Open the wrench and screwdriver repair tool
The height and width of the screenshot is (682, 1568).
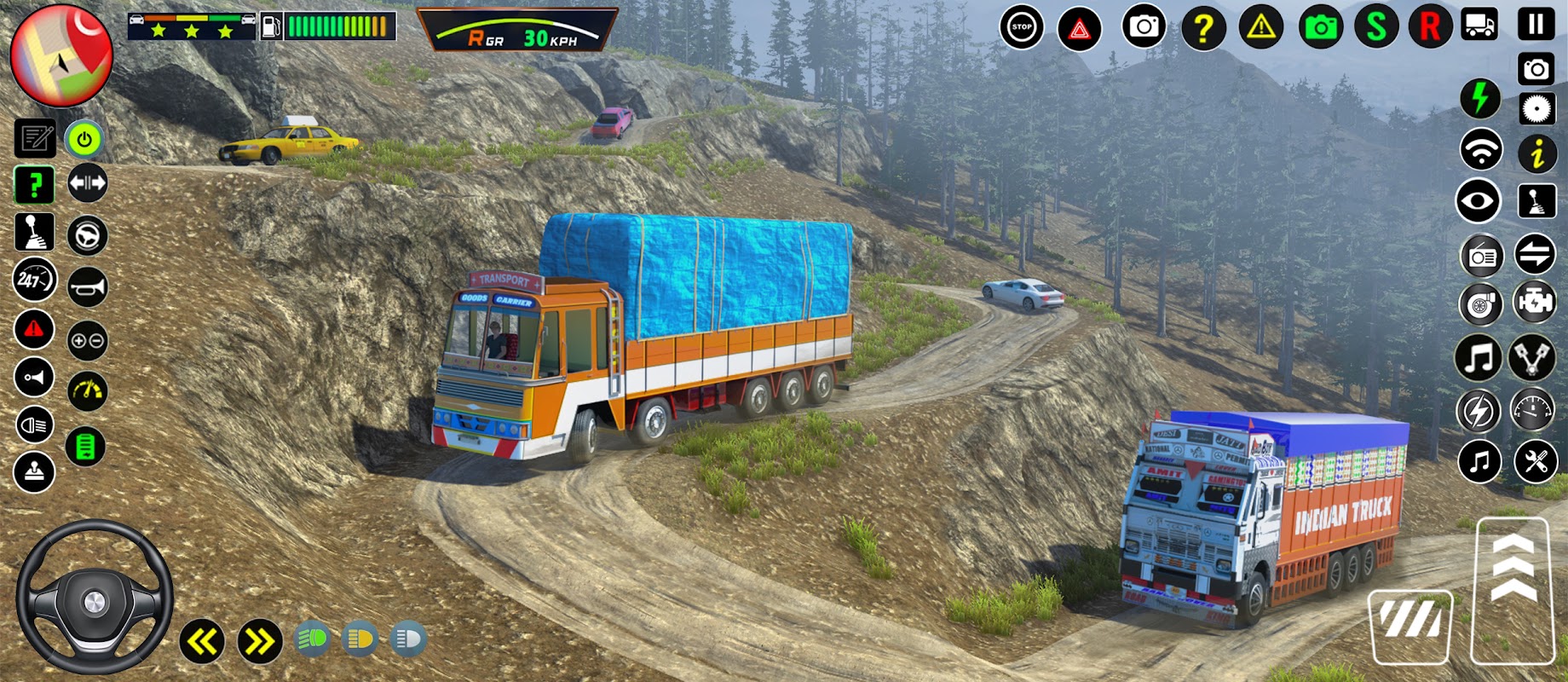coord(1536,462)
